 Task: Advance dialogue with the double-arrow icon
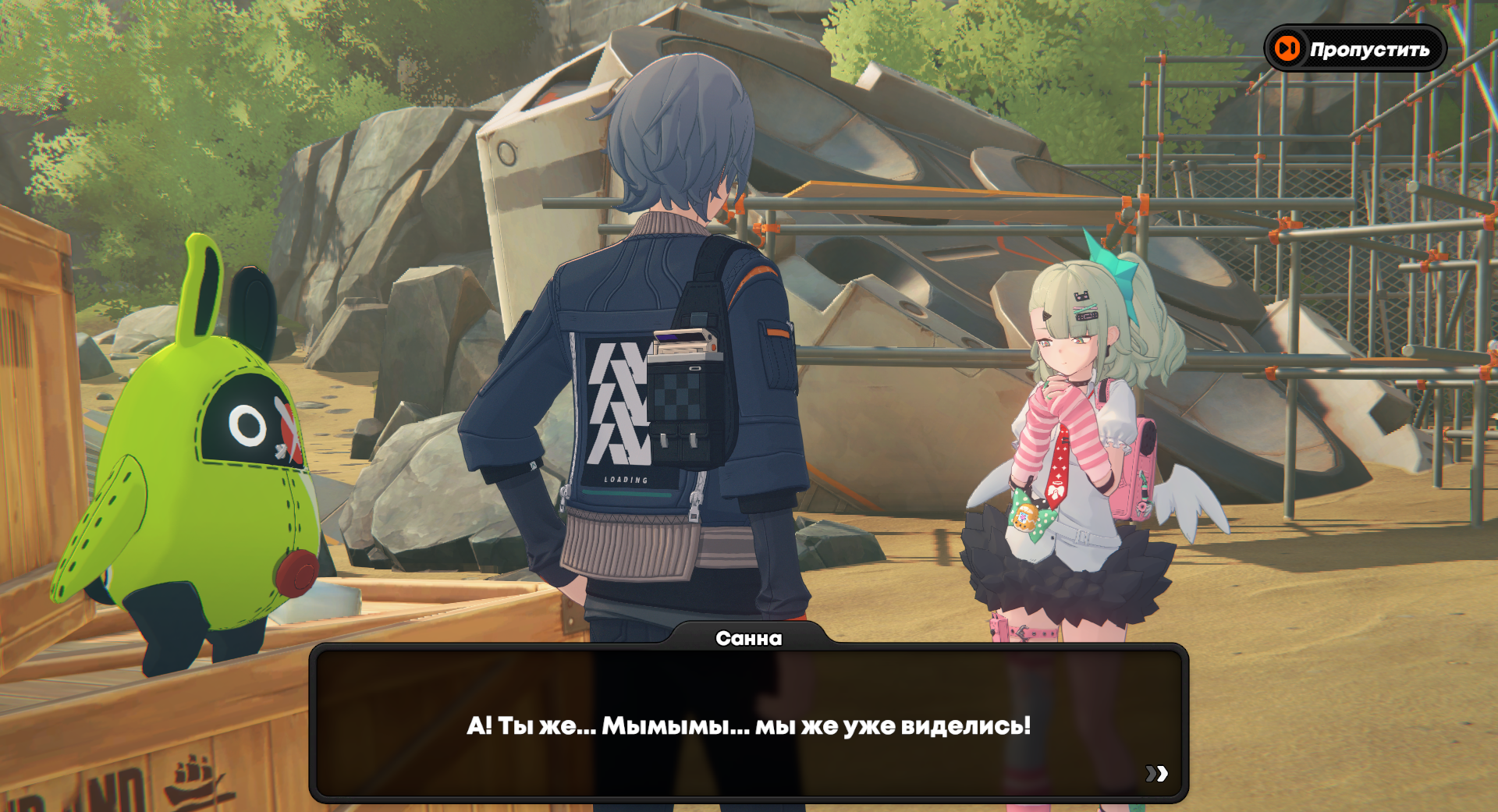pos(1156,773)
